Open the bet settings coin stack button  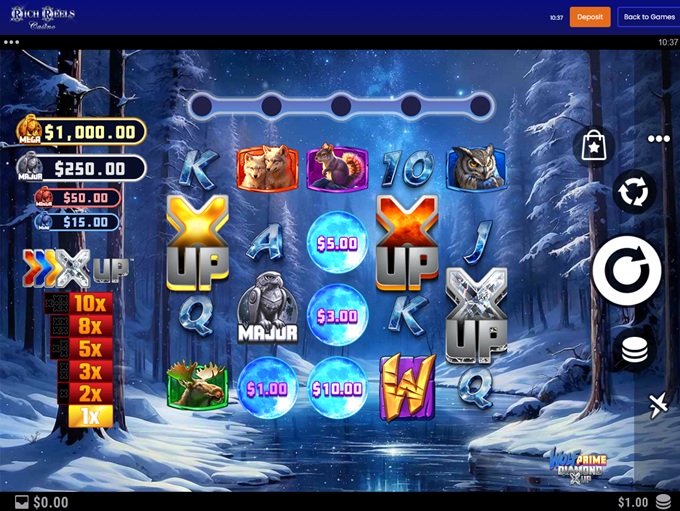click(632, 350)
